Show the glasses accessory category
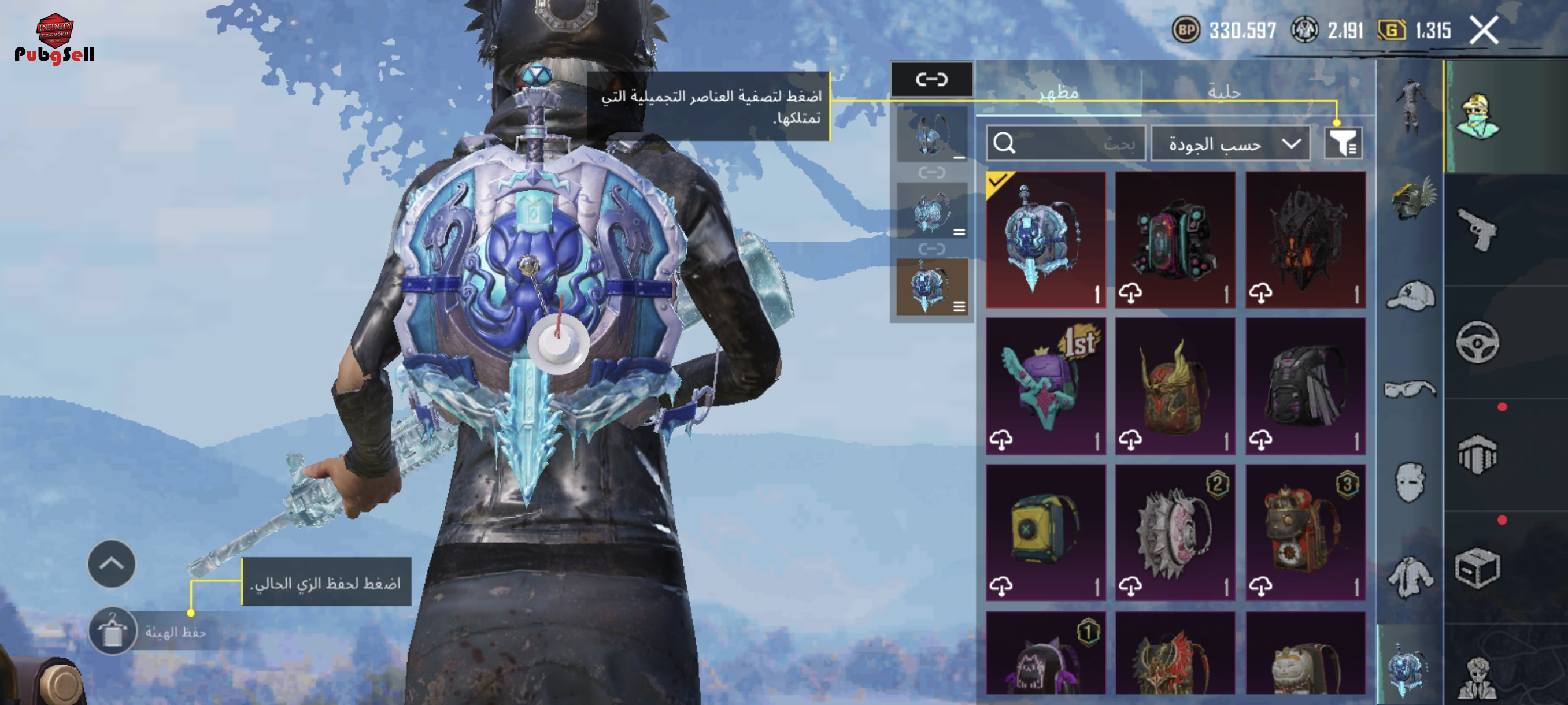 (x=1410, y=389)
